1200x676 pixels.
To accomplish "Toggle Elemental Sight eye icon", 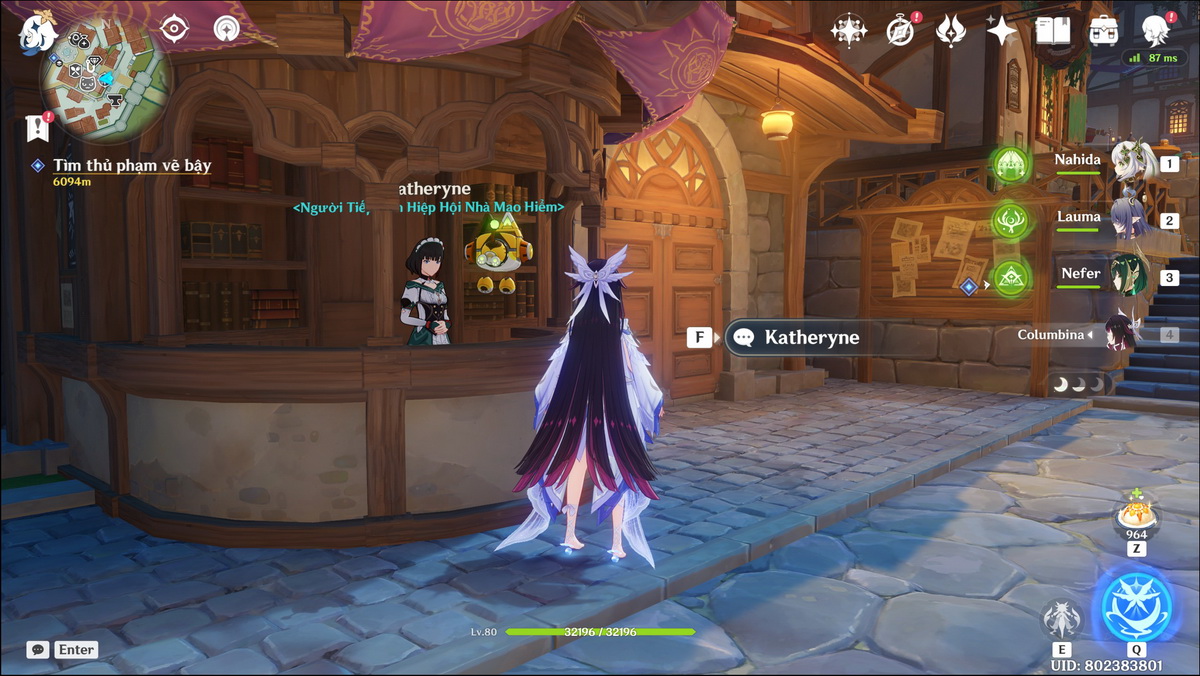I will click(175, 30).
